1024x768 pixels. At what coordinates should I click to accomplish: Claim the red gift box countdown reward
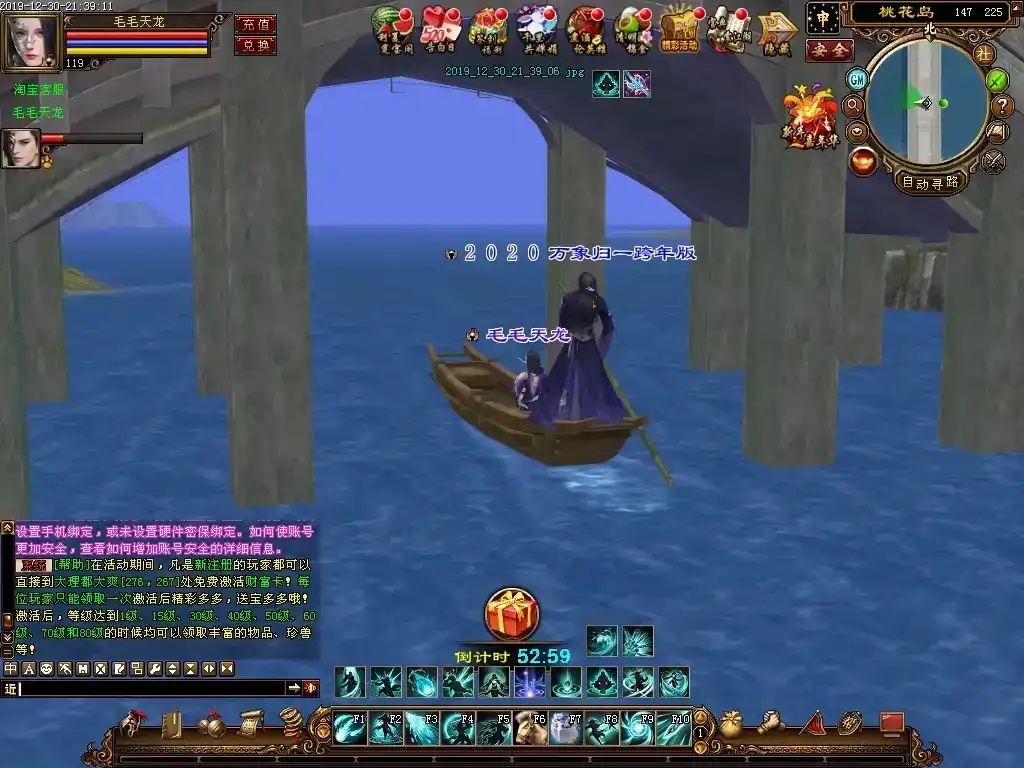click(512, 615)
